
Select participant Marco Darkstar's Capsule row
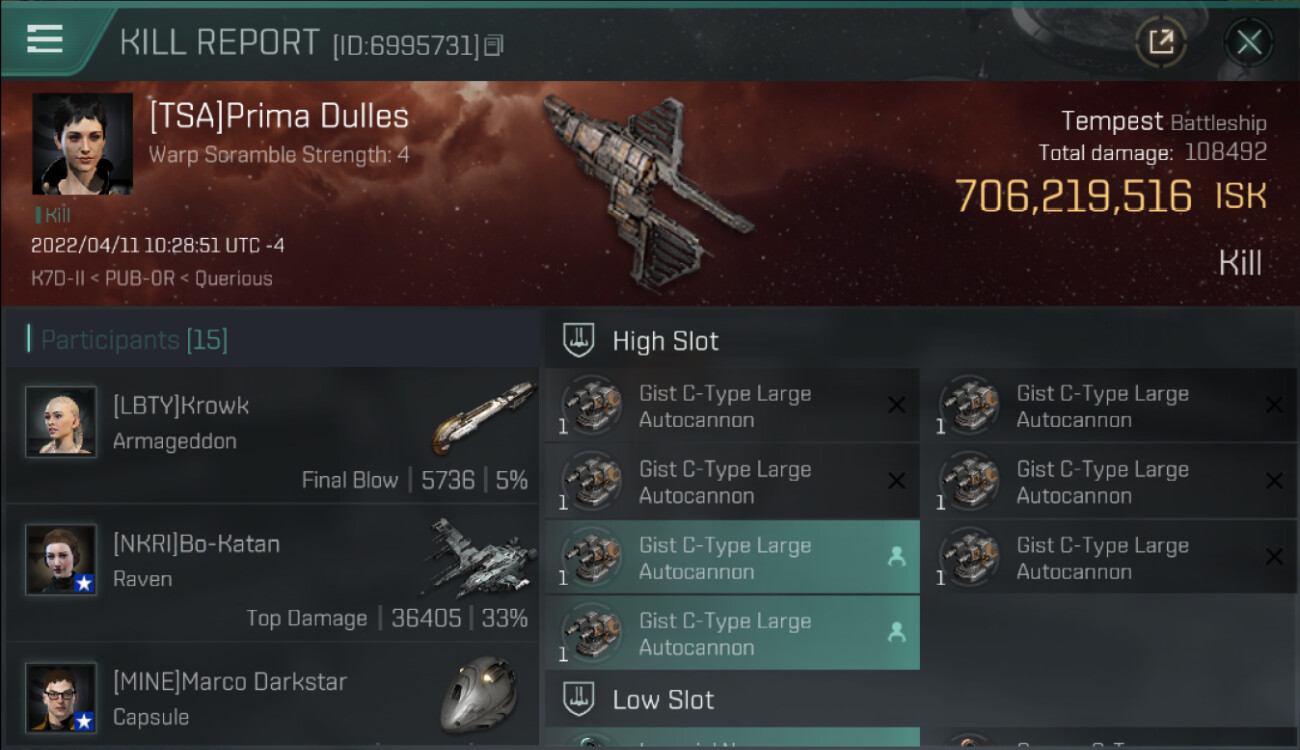272,698
